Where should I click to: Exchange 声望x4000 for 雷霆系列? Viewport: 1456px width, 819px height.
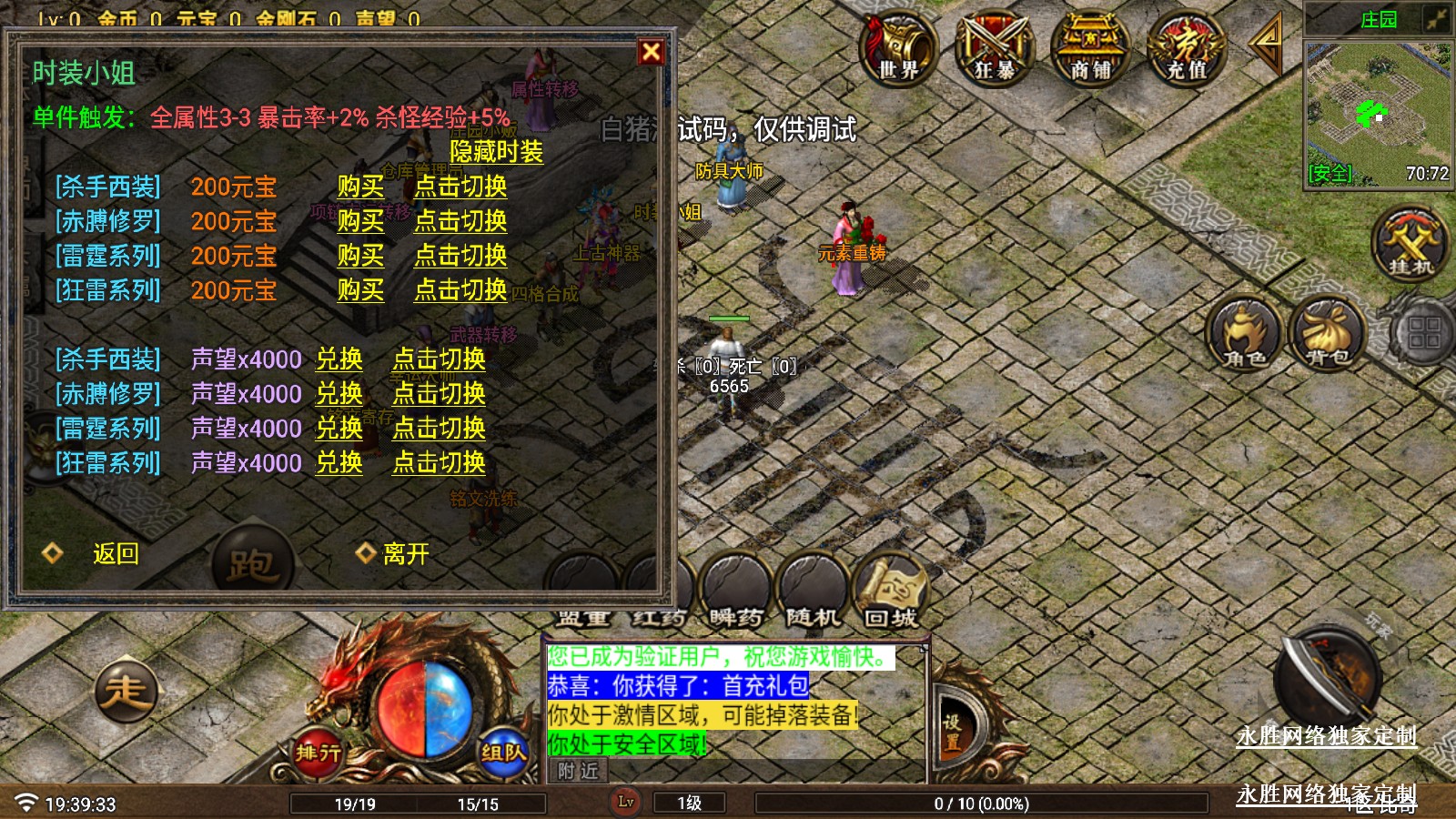tap(339, 429)
